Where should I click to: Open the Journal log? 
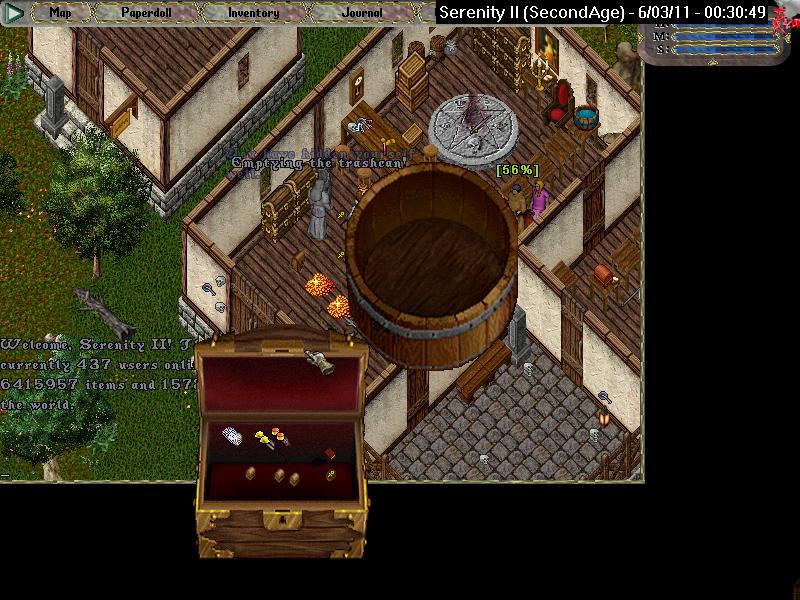[361, 14]
